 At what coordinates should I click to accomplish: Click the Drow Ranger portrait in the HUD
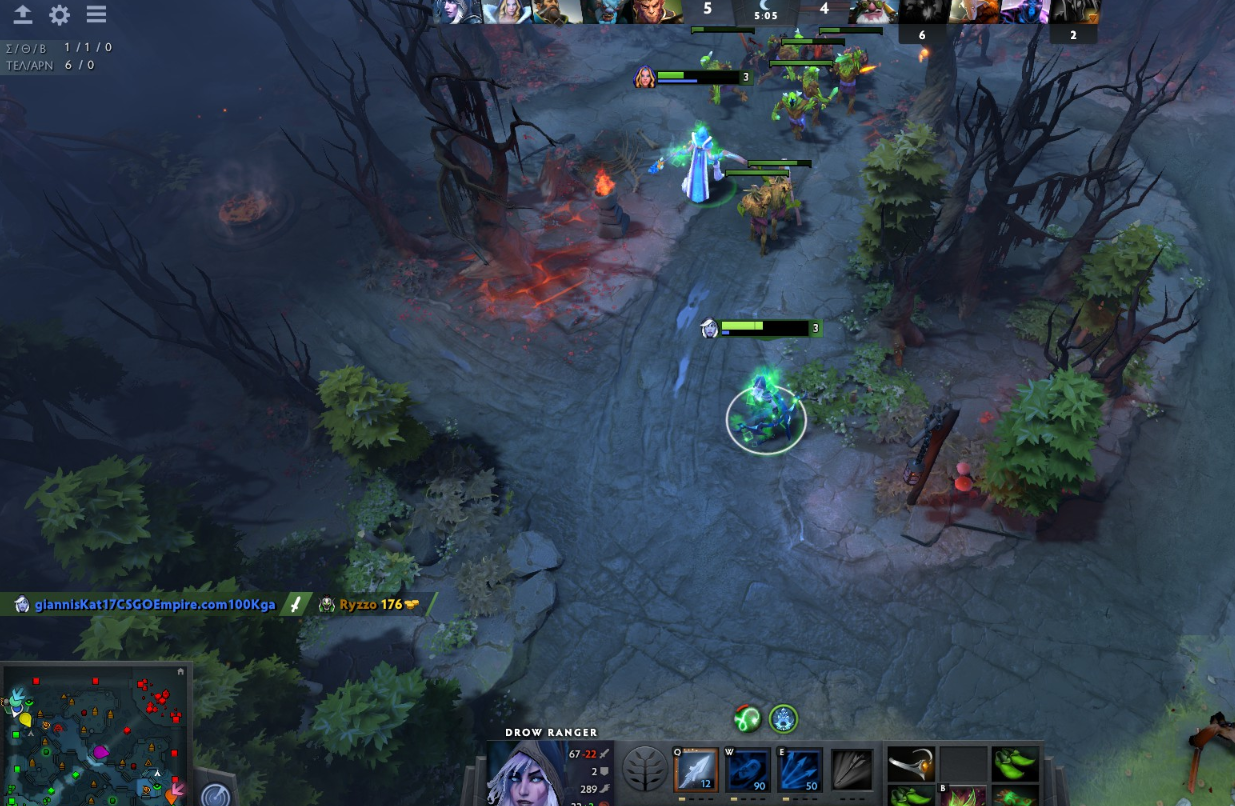(526, 775)
